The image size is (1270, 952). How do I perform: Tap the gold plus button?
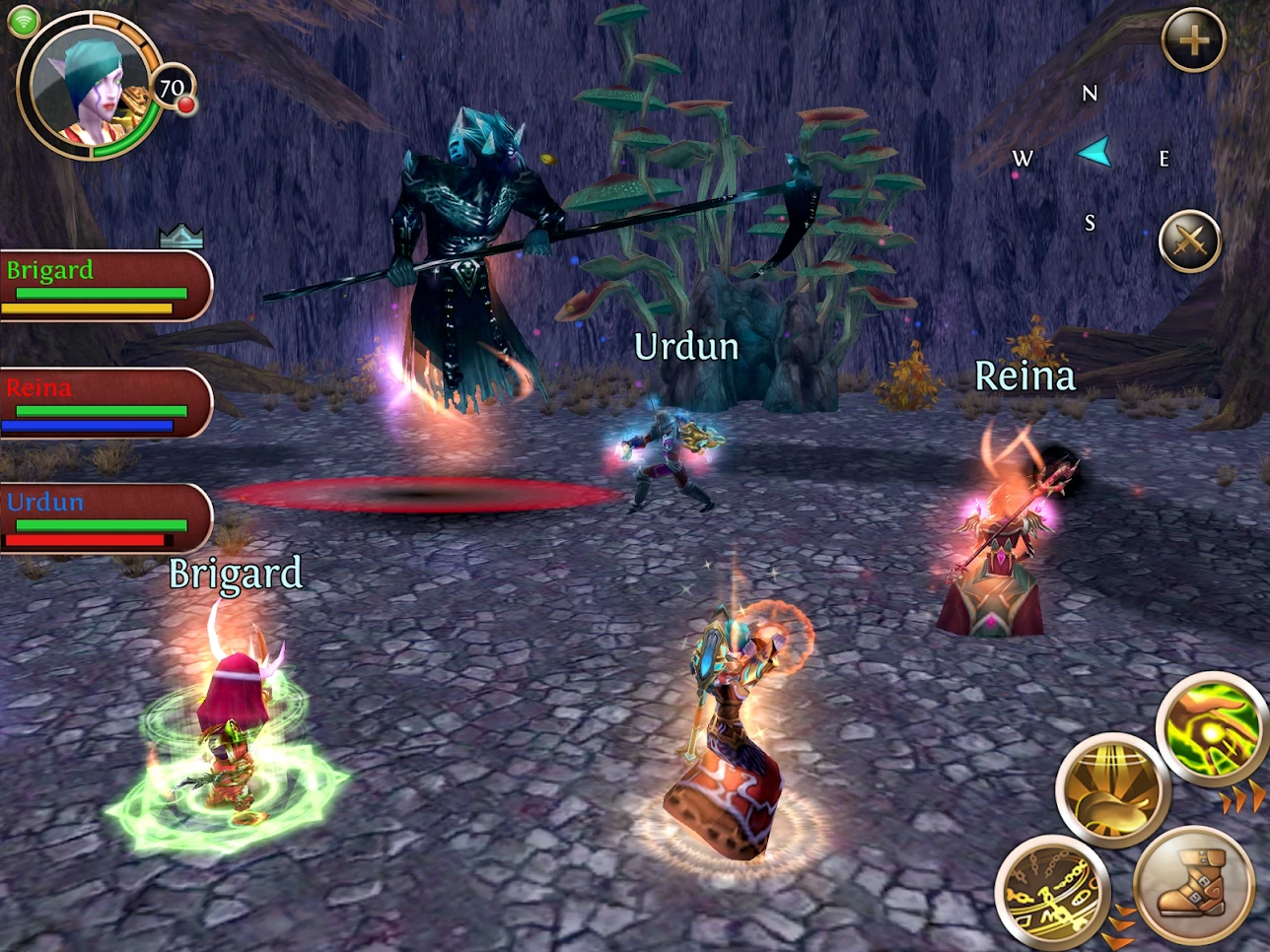point(1193,40)
